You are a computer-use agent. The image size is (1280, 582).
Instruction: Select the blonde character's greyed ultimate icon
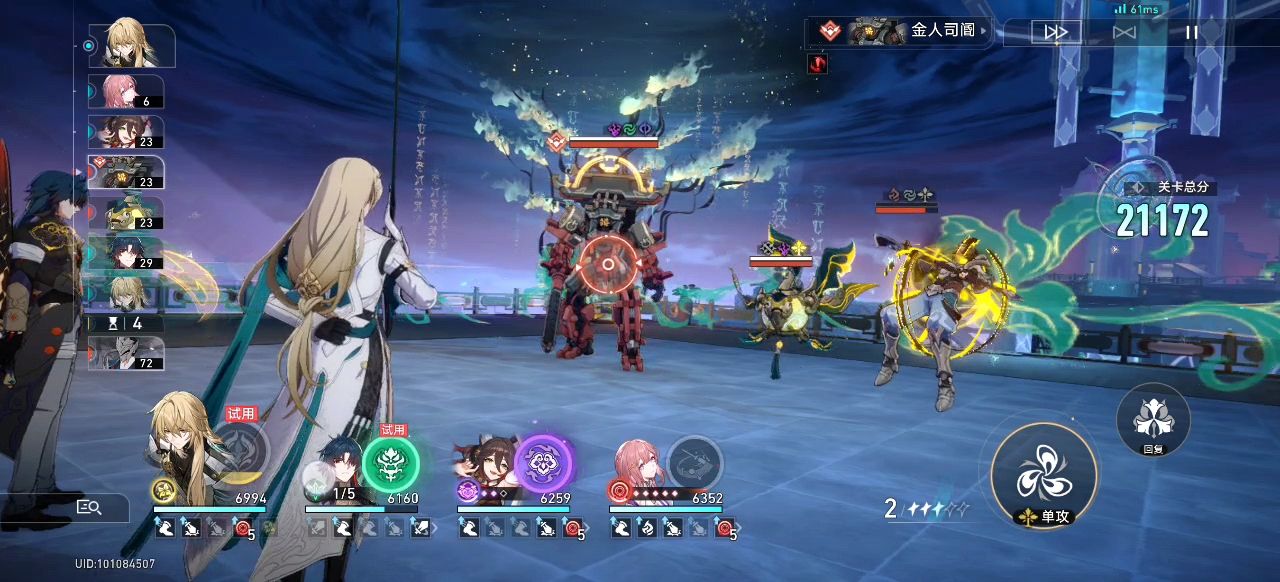click(x=240, y=453)
